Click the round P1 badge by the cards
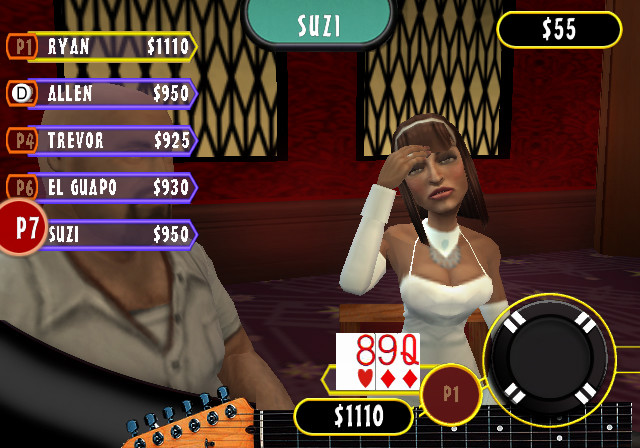Screen dimensions: 640x448 pyautogui.click(x=450, y=394)
